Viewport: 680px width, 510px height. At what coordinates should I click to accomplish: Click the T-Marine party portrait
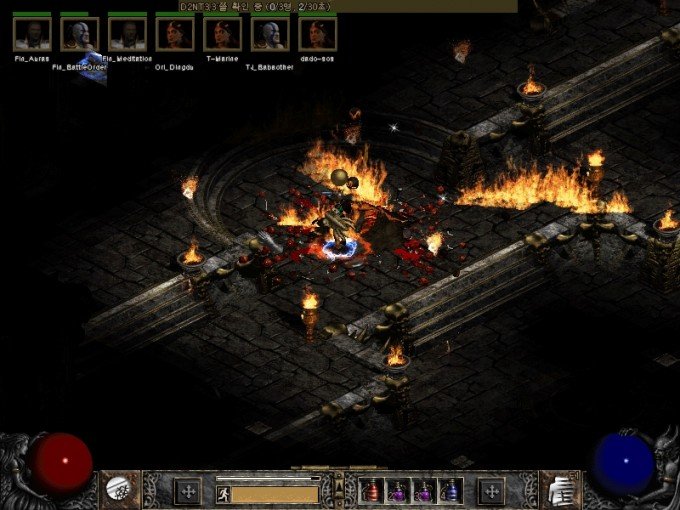222,34
